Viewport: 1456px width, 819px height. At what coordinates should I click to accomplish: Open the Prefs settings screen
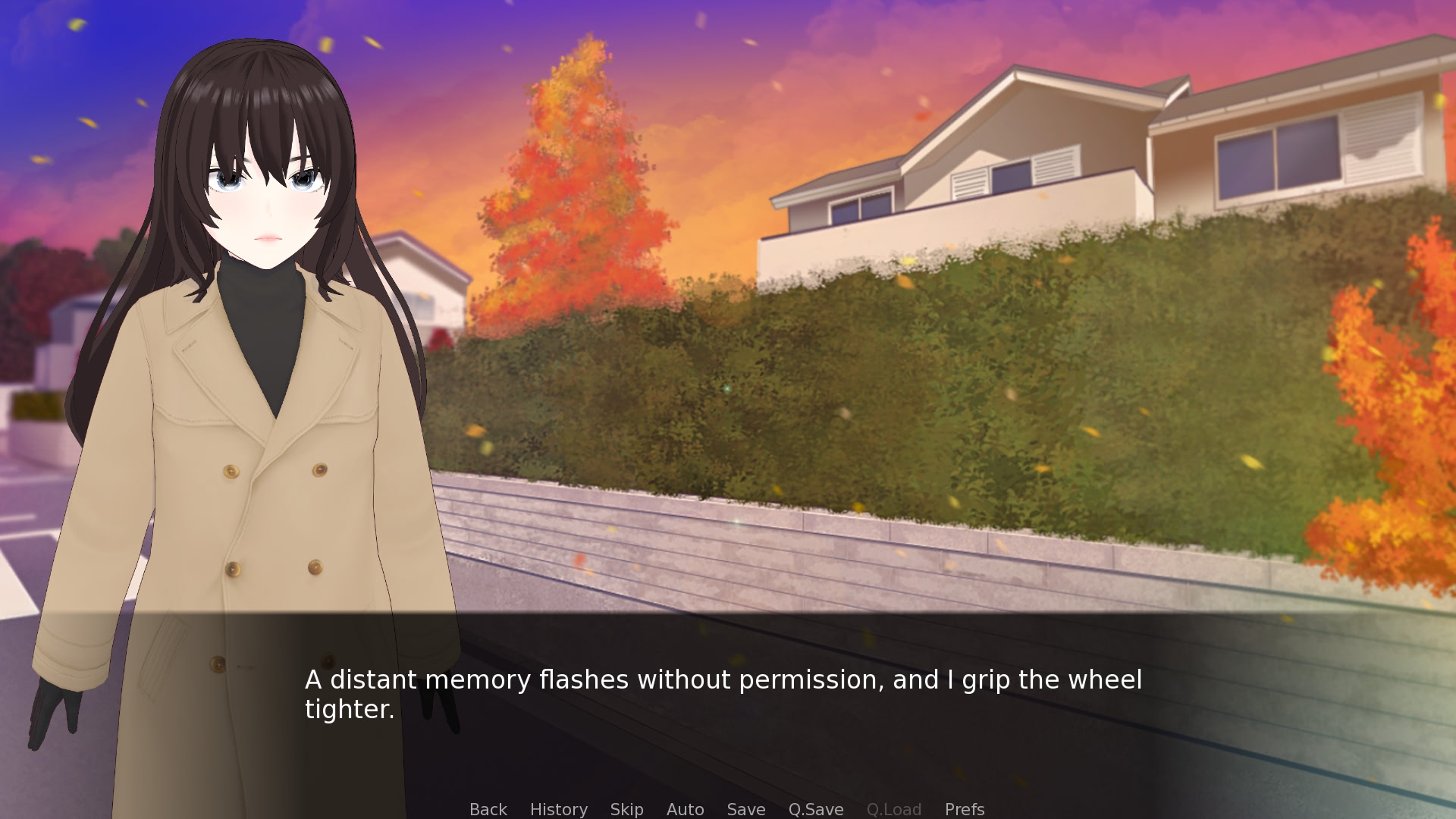[964, 809]
